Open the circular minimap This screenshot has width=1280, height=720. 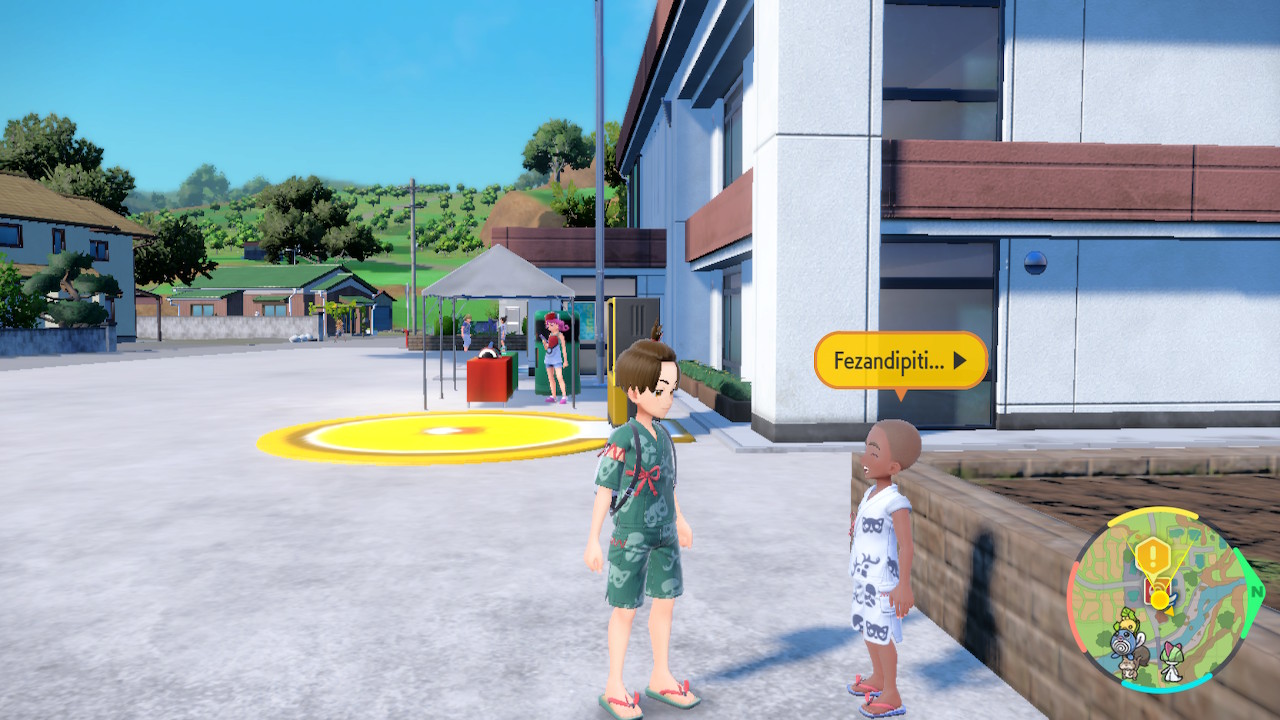point(1160,600)
